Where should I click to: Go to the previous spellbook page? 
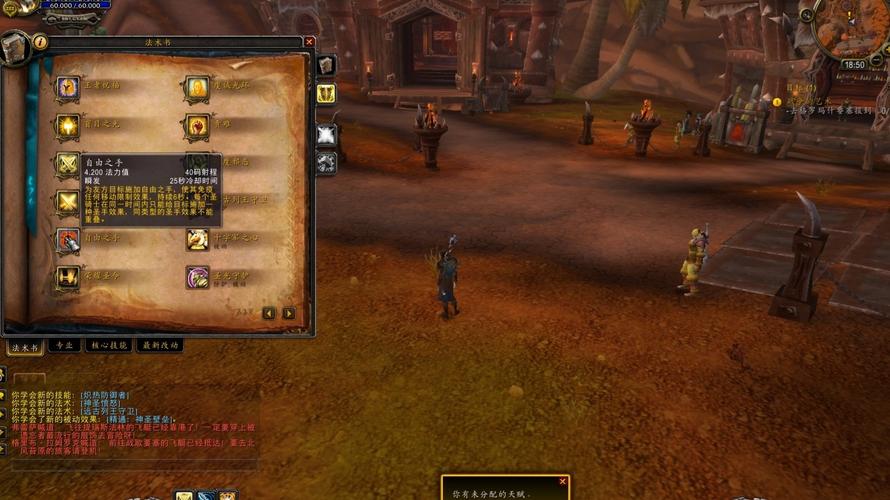269,313
